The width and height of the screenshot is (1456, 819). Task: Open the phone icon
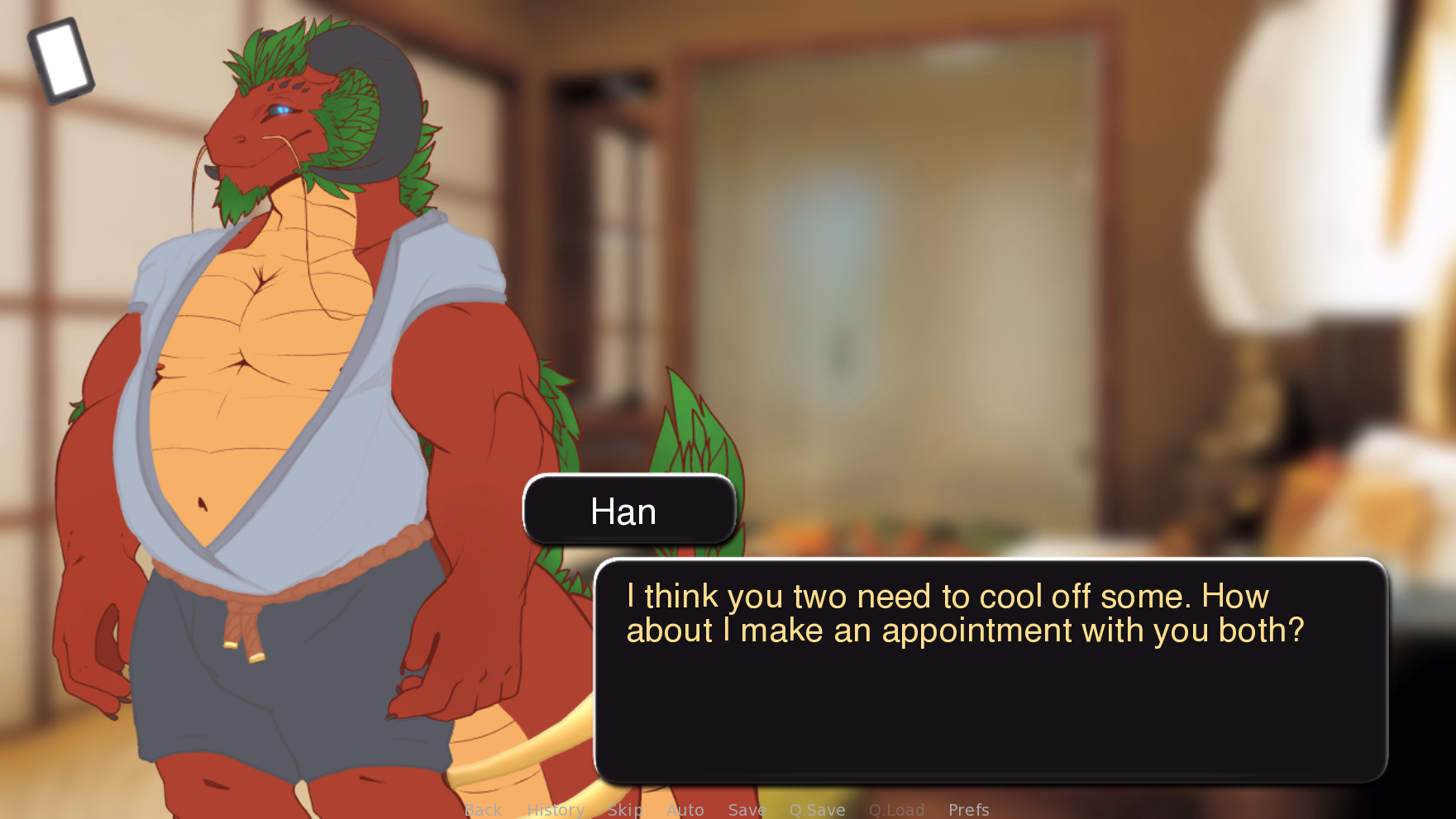pos(61,61)
